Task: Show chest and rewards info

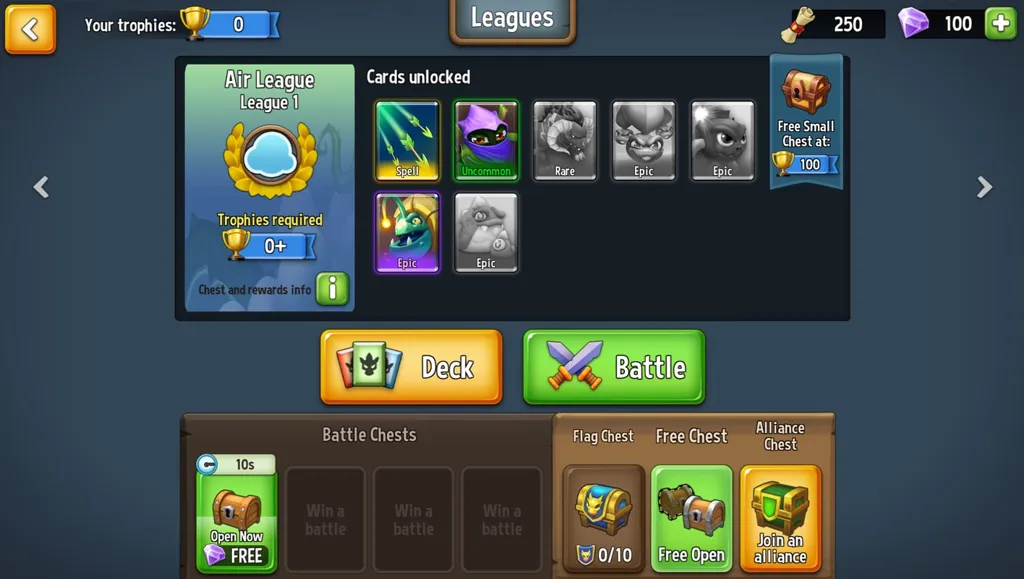Action: 332,289
